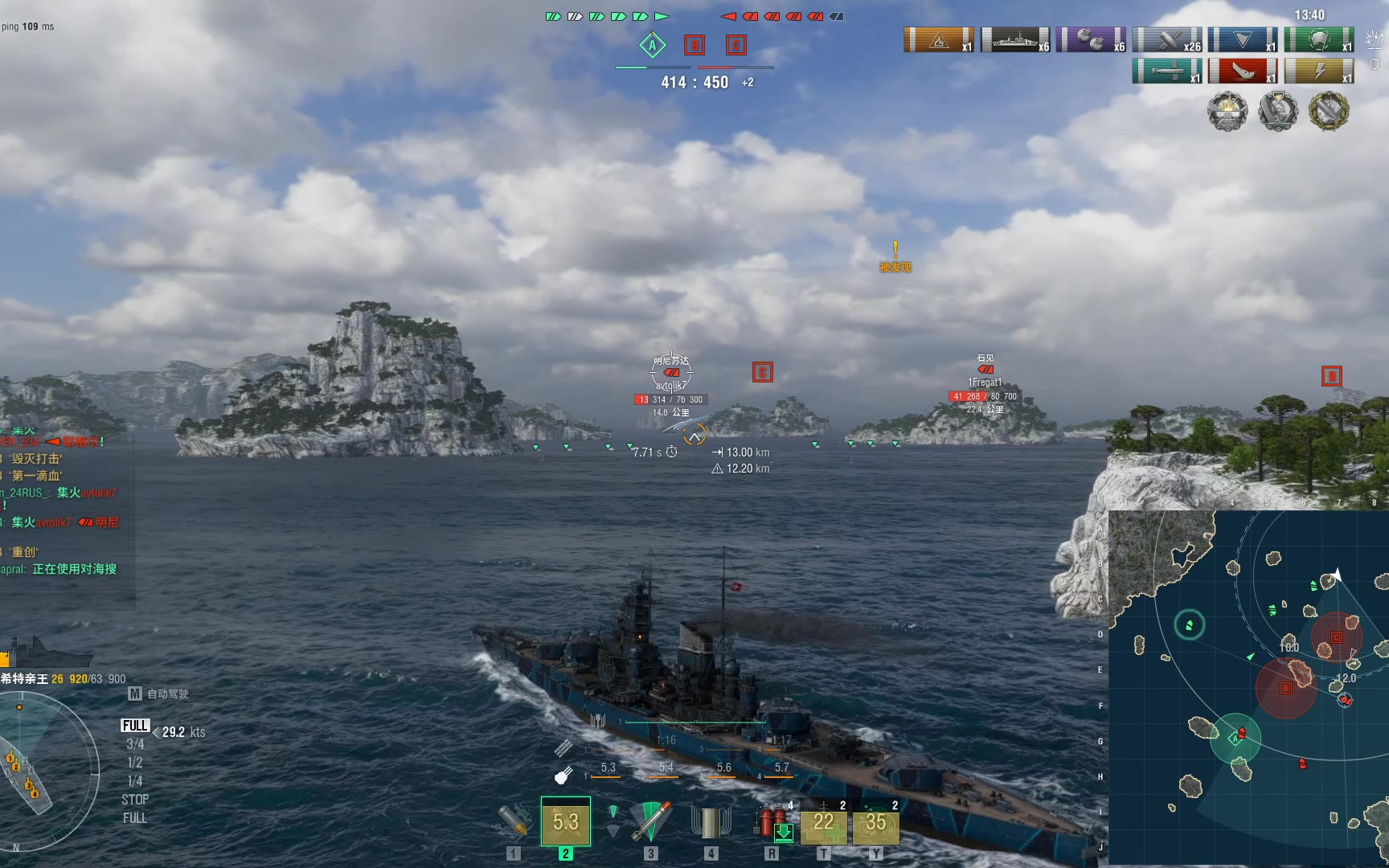Choose the gray canister icon in slot 4

[x=711, y=821]
